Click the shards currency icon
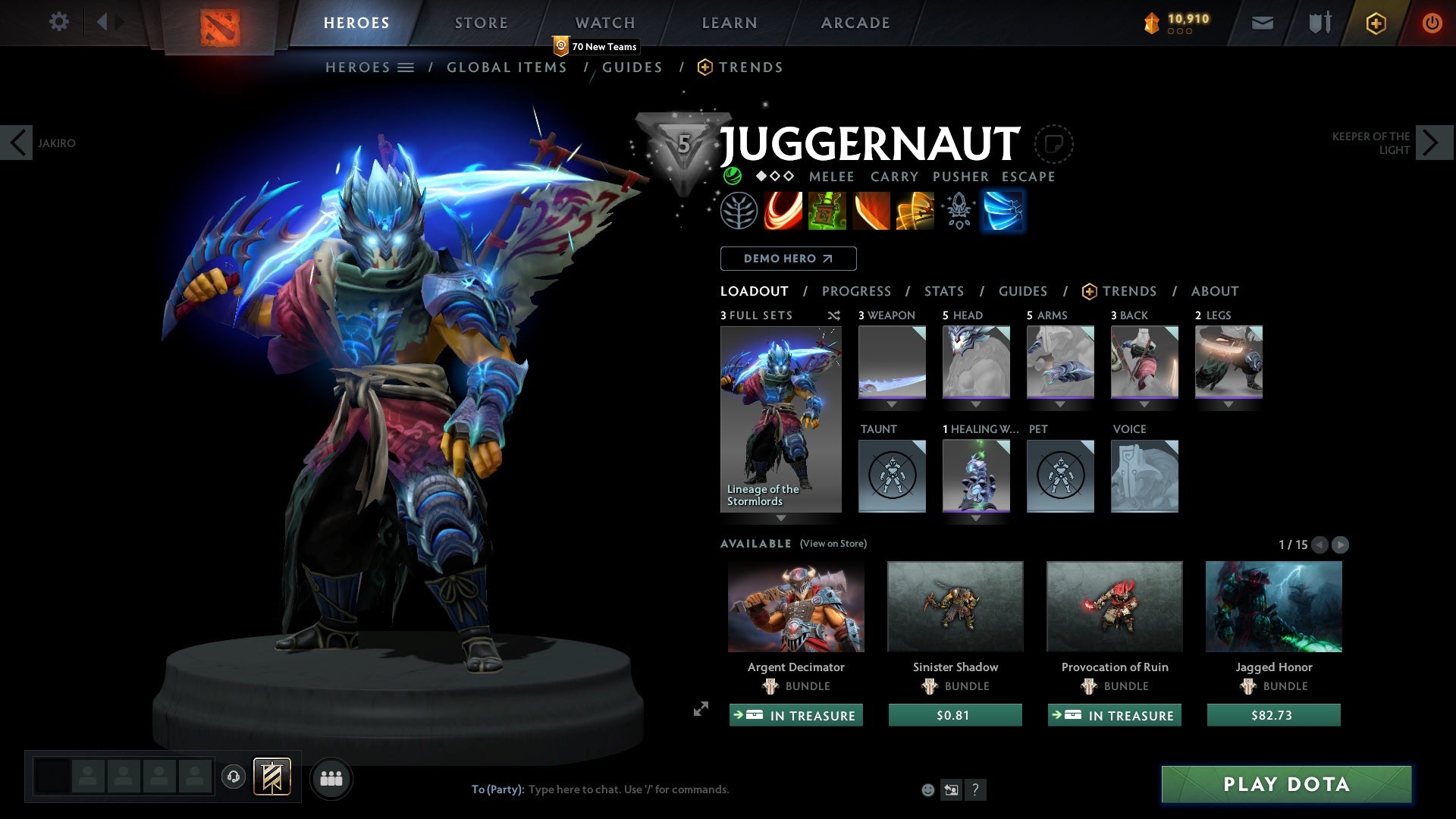The width and height of the screenshot is (1456, 819). click(x=1151, y=22)
